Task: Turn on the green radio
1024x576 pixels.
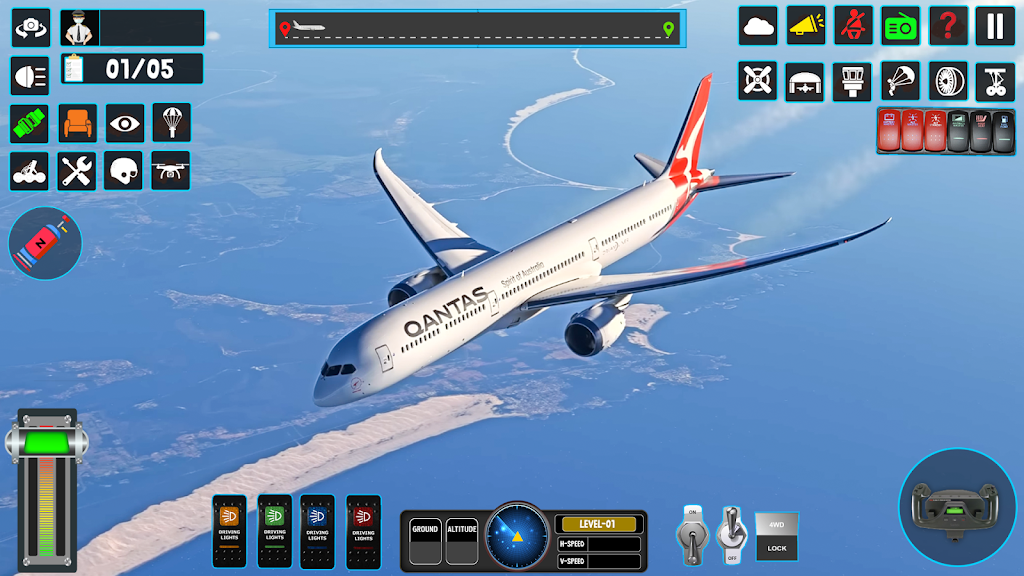Action: [x=900, y=26]
